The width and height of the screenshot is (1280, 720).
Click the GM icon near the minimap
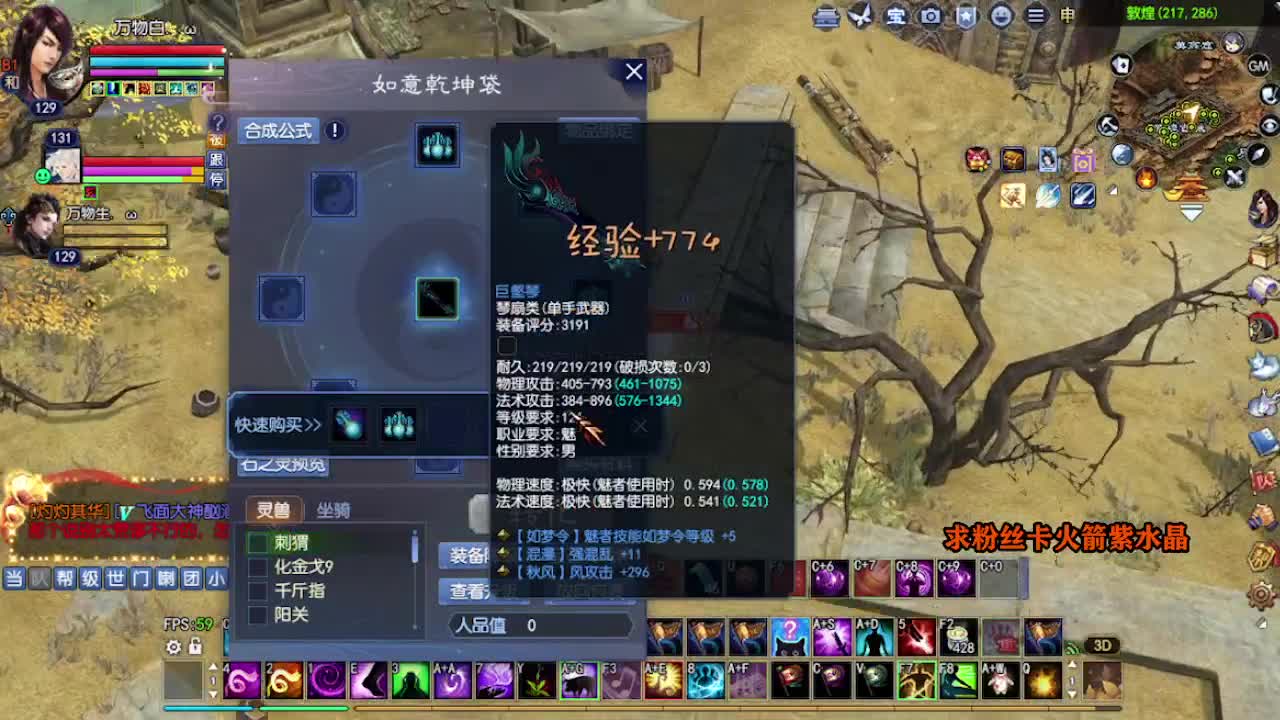[1258, 66]
